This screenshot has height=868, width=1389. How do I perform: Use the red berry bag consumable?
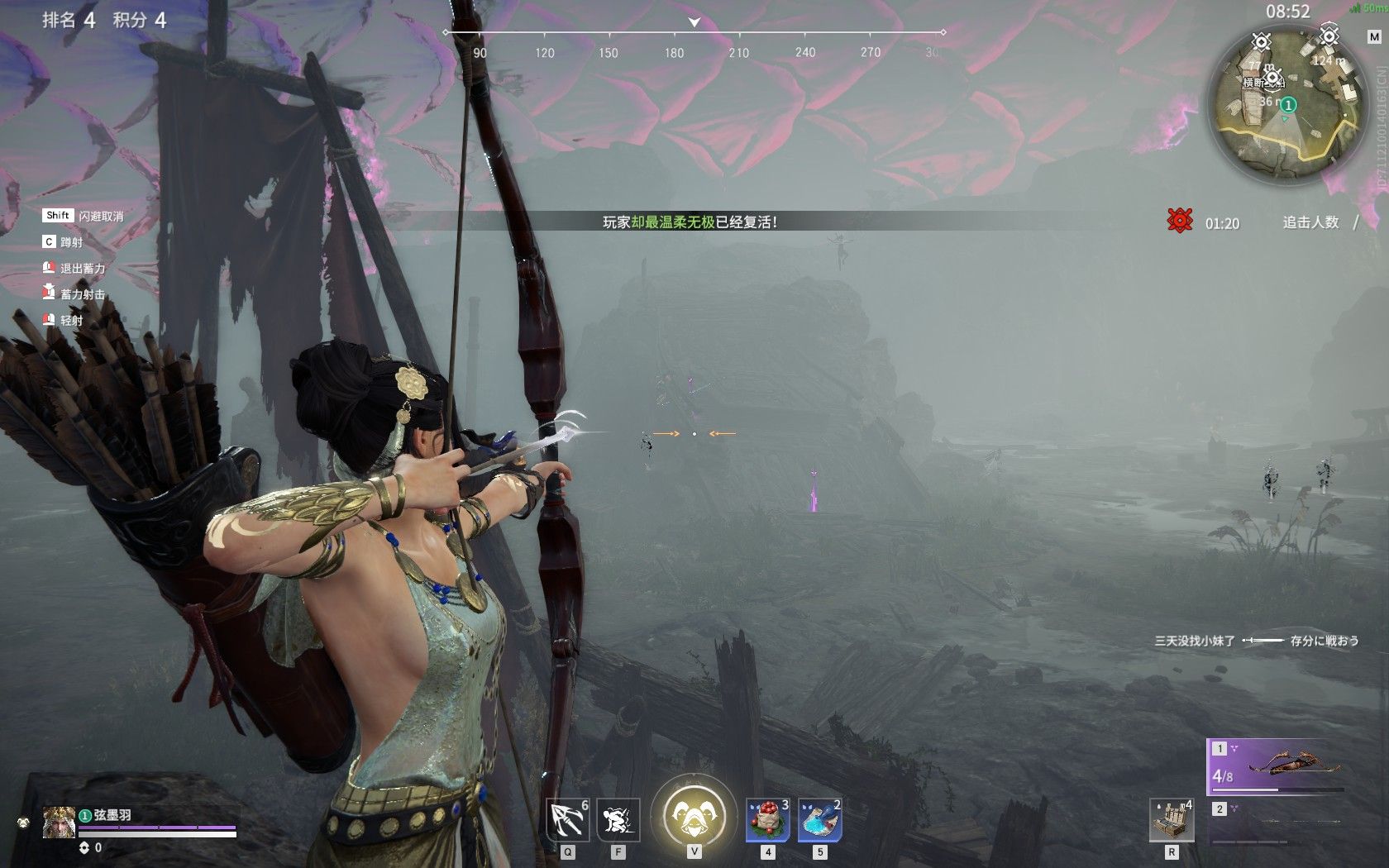point(767,820)
